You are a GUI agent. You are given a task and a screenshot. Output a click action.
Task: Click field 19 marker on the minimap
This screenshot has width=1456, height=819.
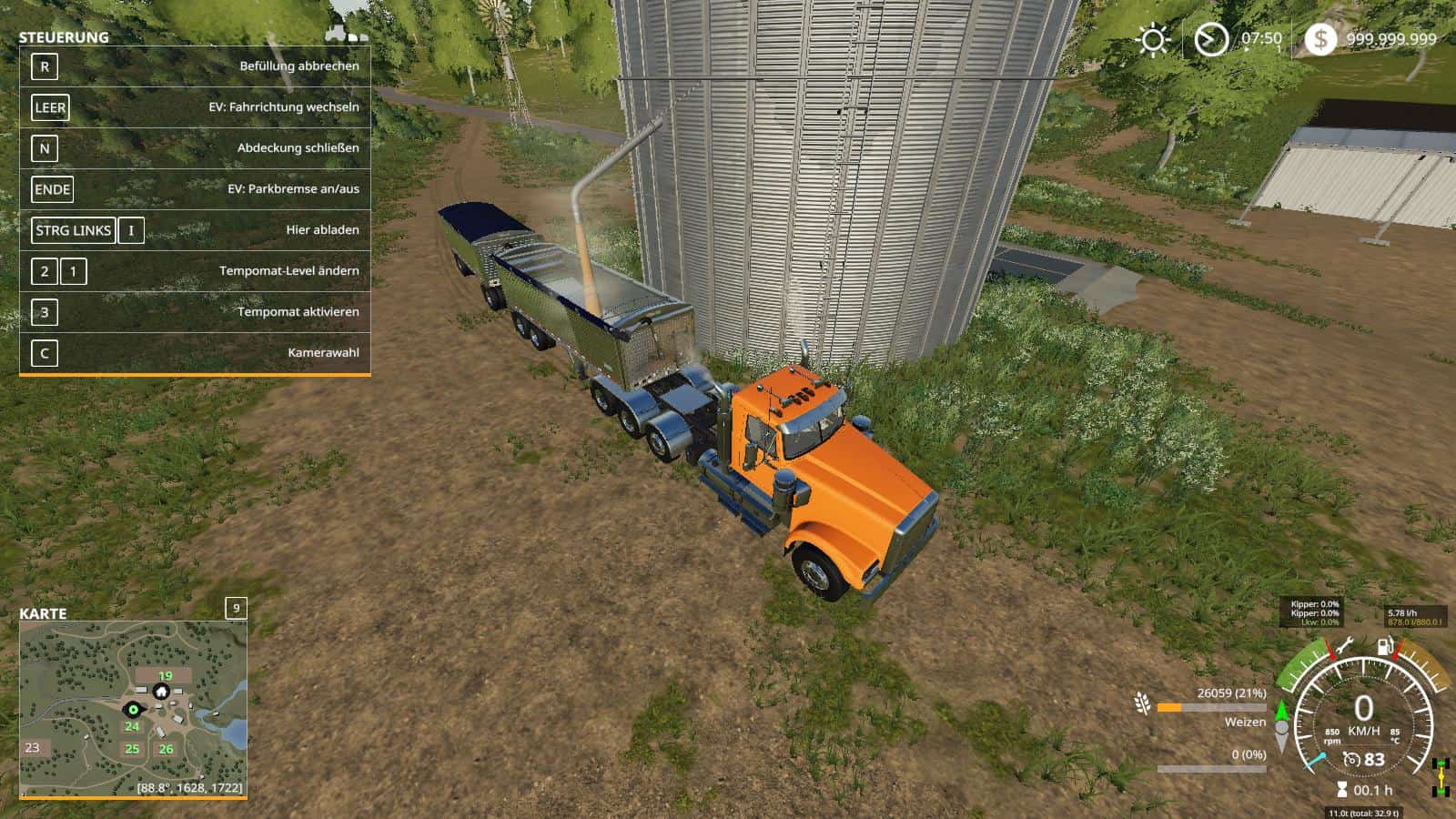click(x=165, y=676)
